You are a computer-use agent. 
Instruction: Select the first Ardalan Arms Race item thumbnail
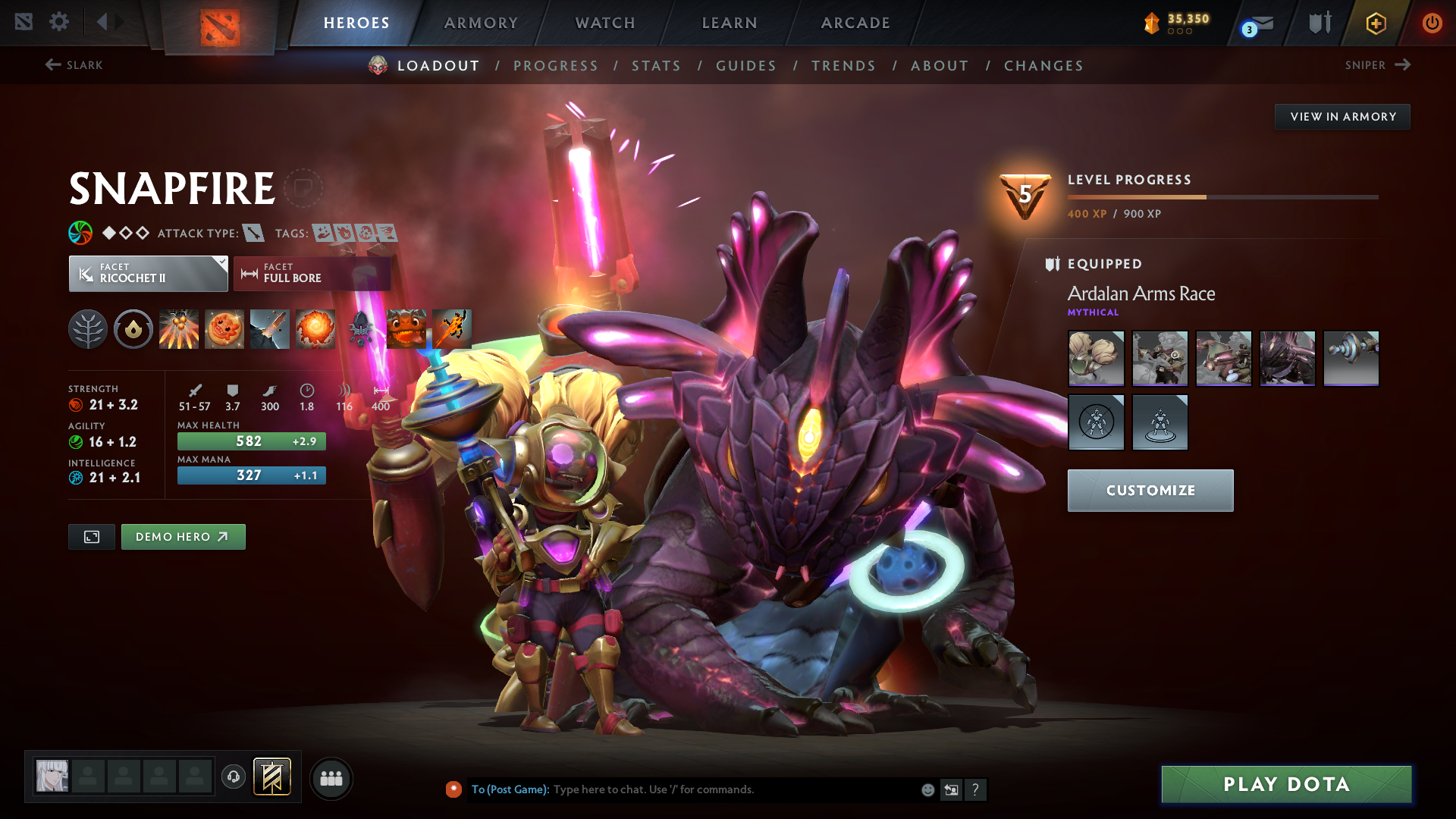point(1096,358)
